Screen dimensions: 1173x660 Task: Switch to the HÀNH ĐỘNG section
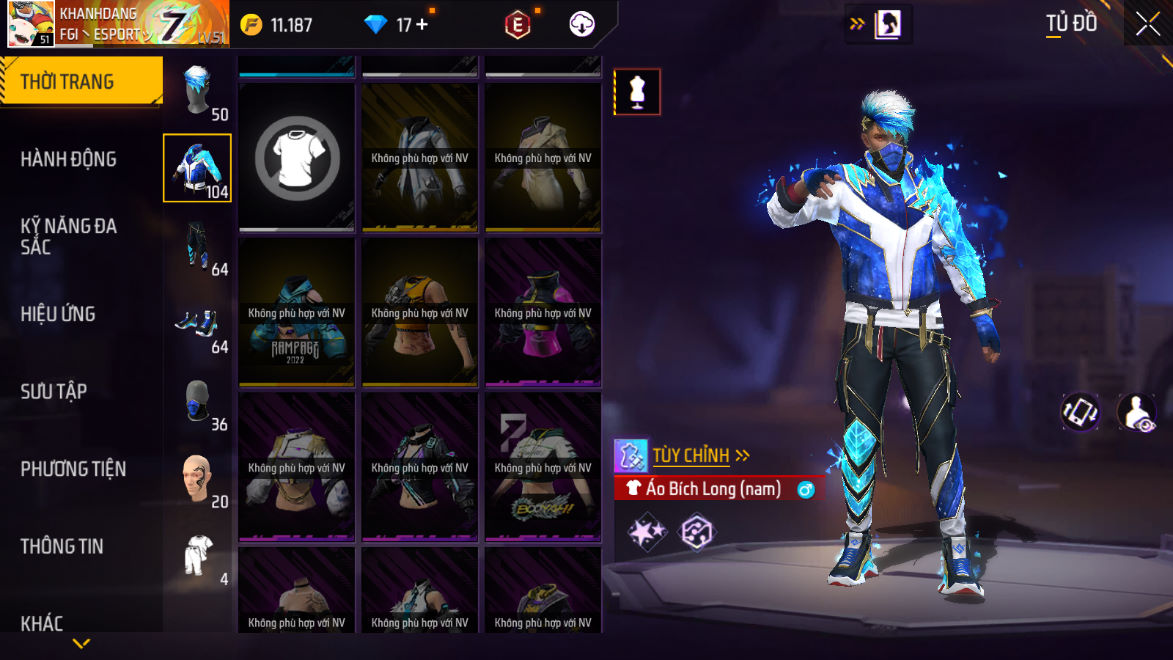[x=68, y=159]
